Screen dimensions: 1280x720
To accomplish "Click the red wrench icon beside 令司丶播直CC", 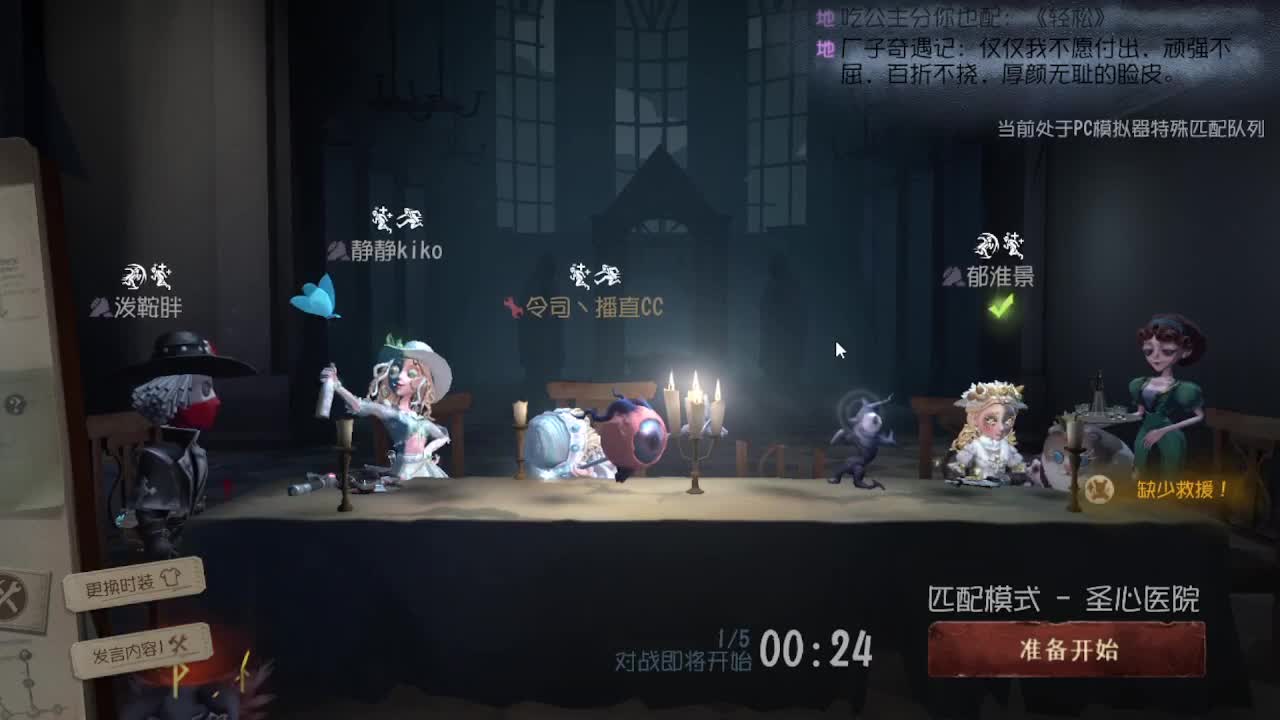I will [512, 307].
